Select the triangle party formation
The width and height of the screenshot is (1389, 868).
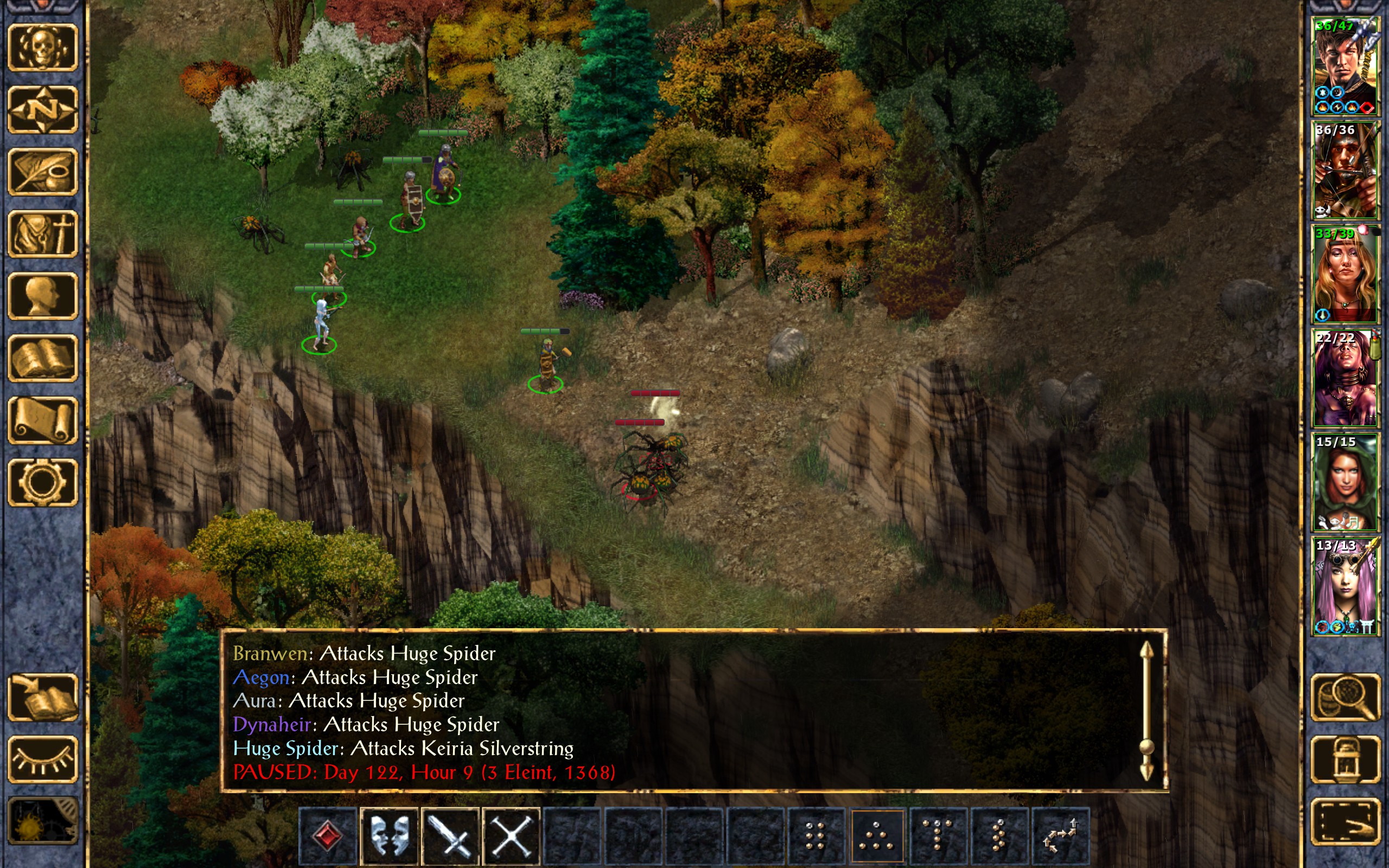(x=876, y=835)
